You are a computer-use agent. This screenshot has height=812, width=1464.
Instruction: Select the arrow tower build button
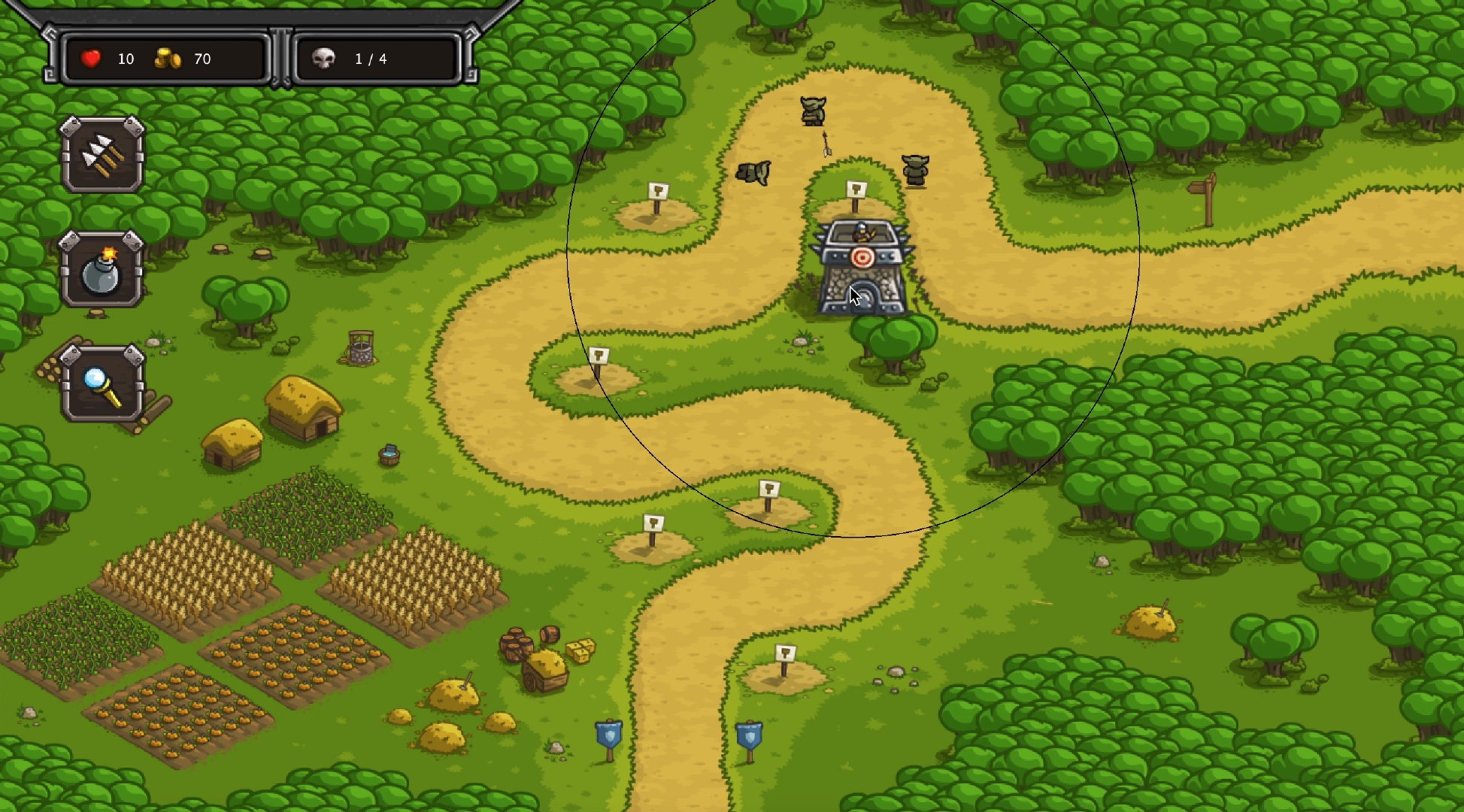tap(102, 154)
